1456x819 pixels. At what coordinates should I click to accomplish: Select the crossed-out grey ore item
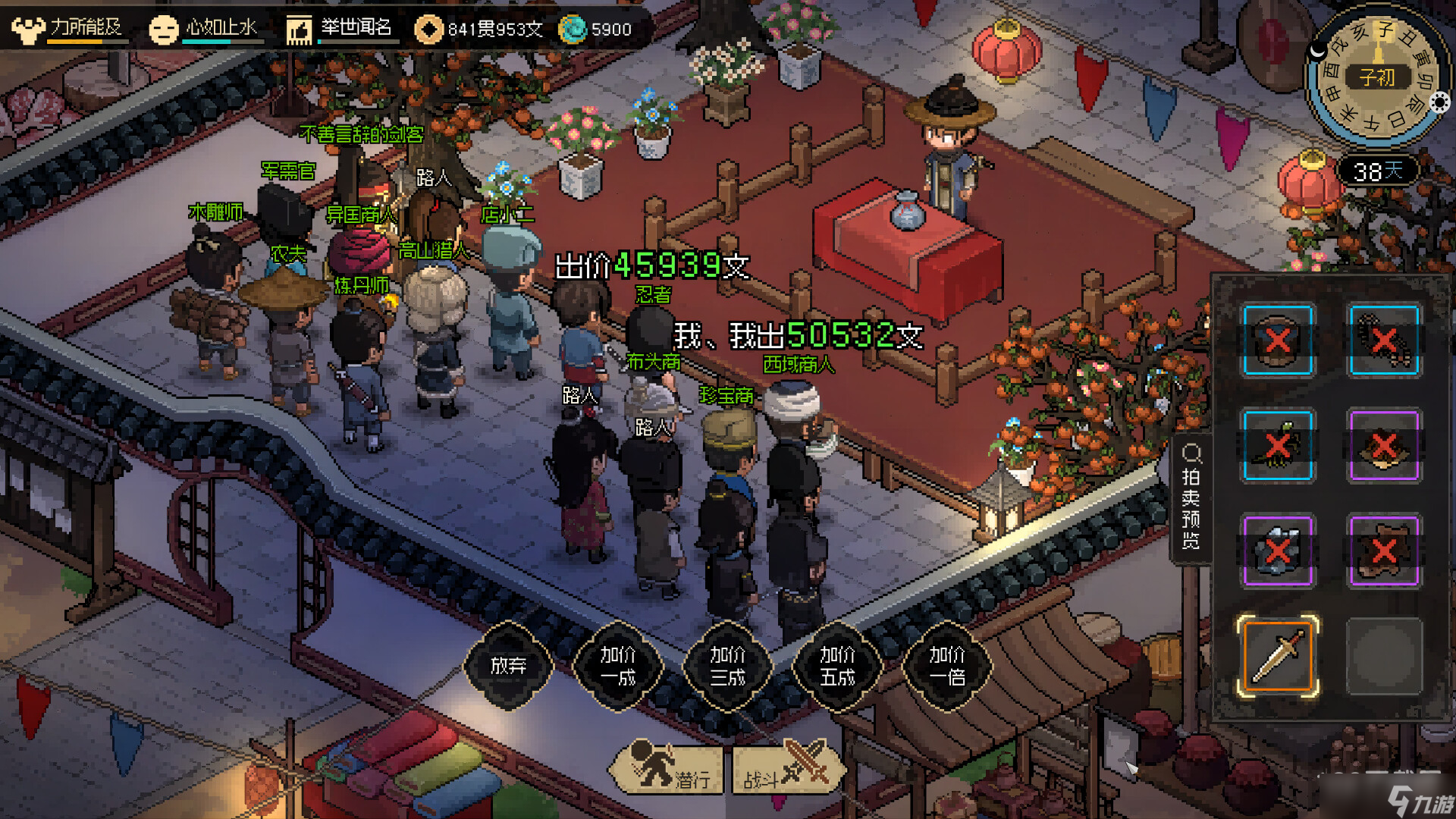[1278, 551]
